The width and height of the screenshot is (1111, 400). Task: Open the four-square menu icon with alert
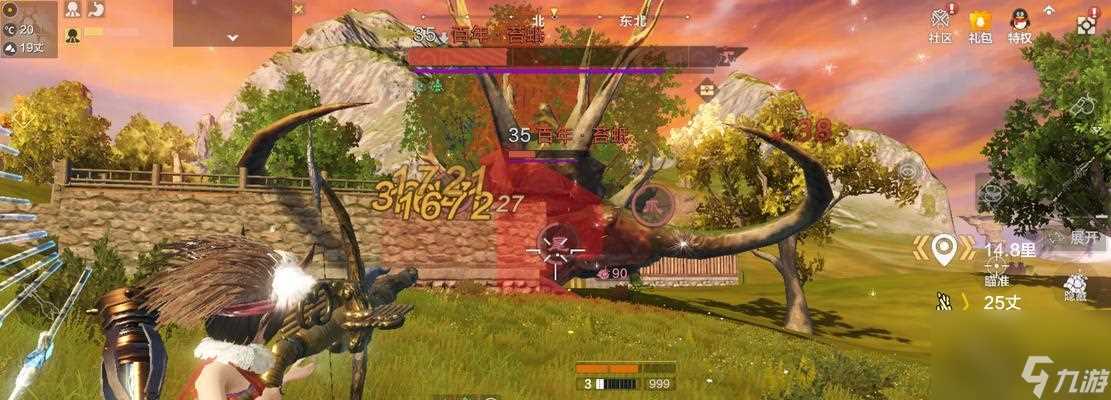coord(1087,24)
